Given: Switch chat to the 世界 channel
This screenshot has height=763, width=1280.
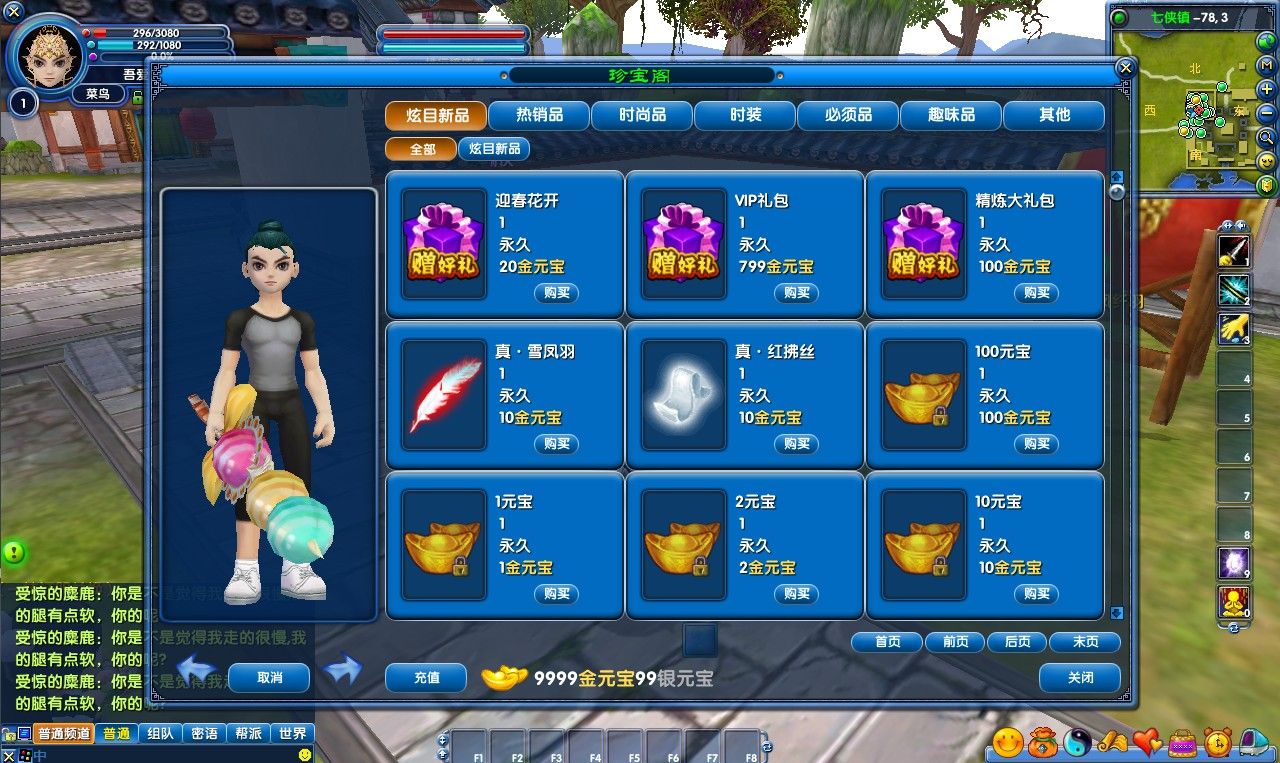Looking at the screenshot, I should coord(293,734).
